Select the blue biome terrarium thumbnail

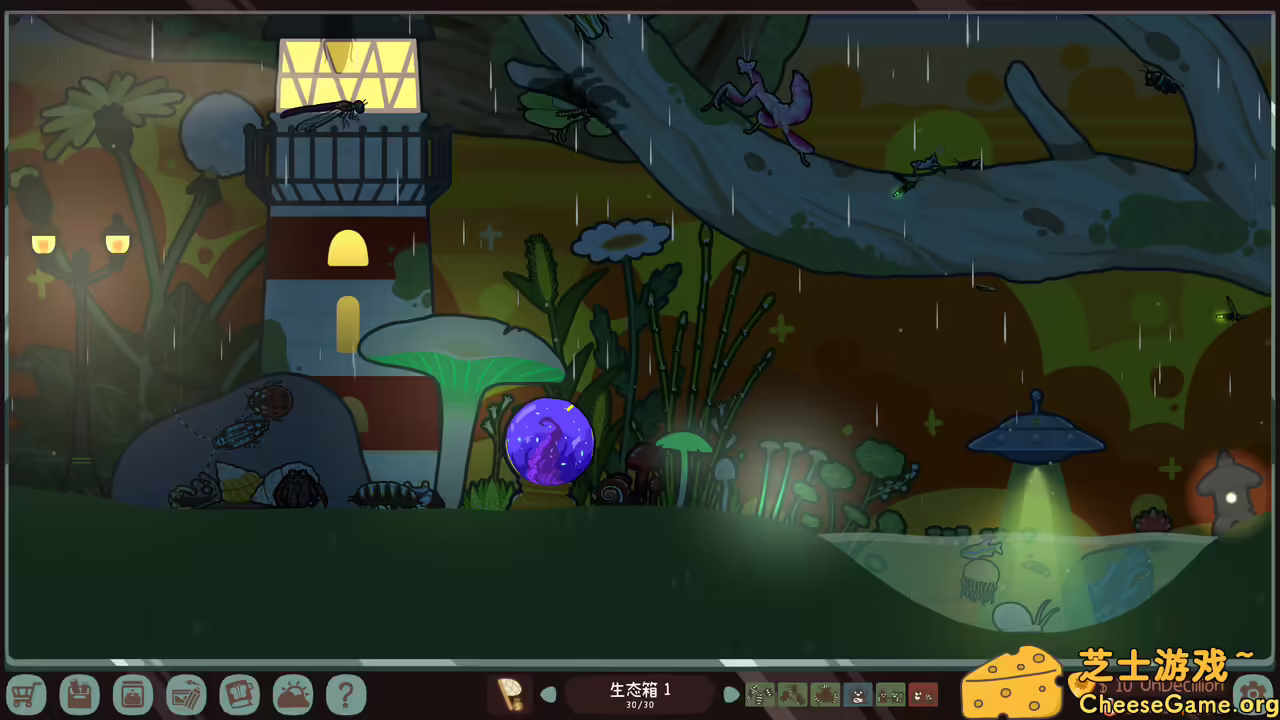pyautogui.click(x=858, y=693)
